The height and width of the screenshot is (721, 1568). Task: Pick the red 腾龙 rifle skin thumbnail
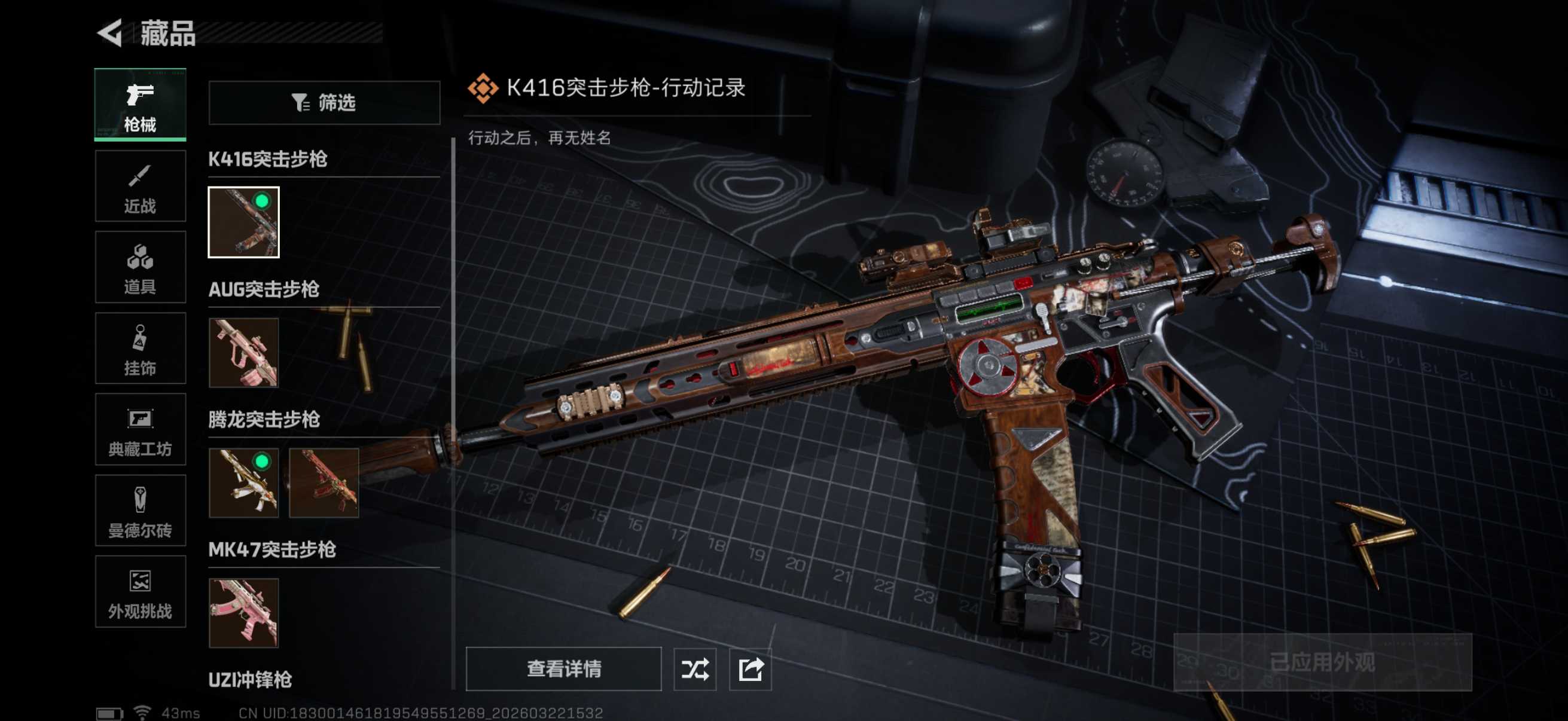[324, 482]
